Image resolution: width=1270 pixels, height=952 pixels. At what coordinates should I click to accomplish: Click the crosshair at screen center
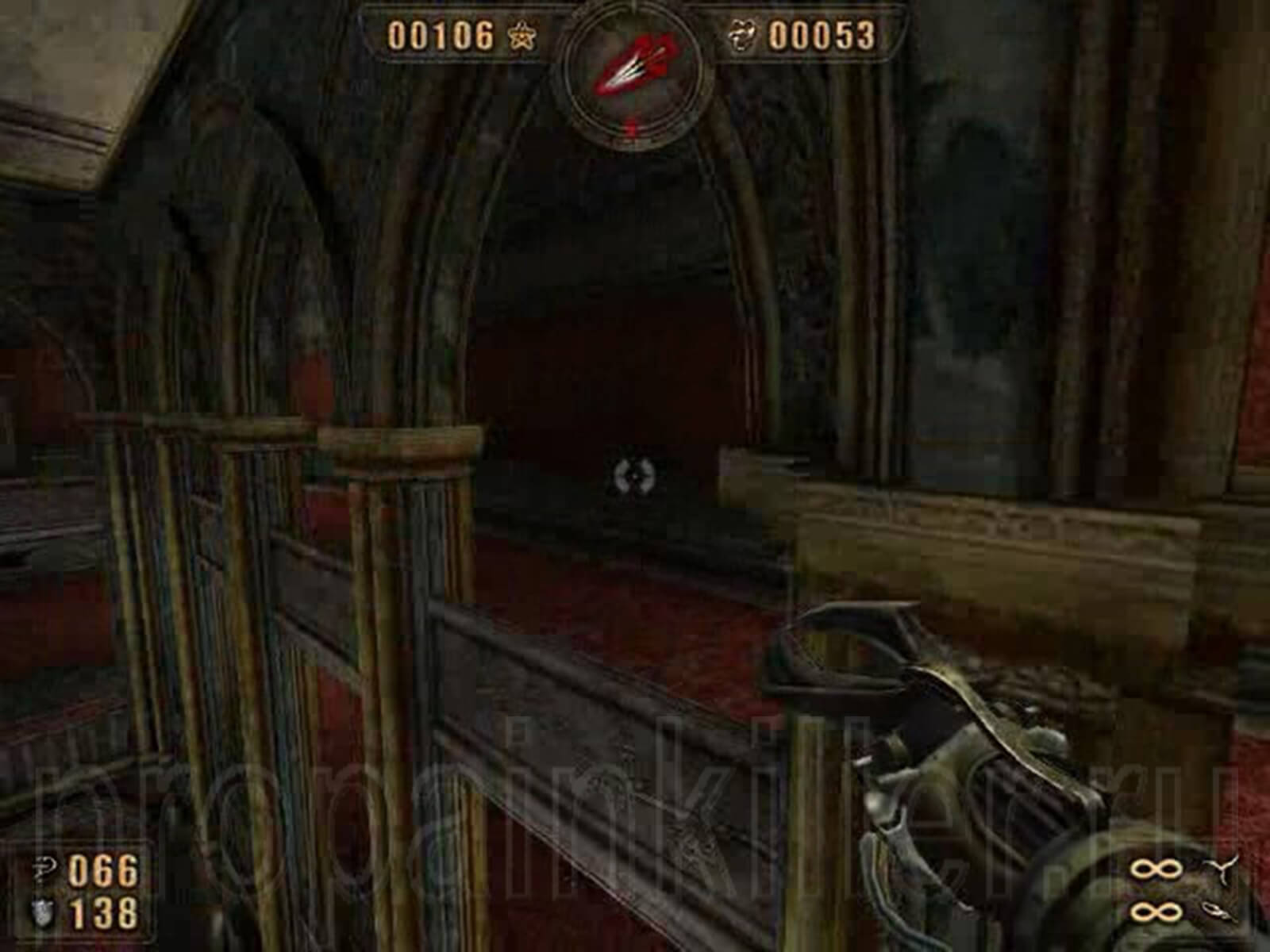[x=635, y=476]
